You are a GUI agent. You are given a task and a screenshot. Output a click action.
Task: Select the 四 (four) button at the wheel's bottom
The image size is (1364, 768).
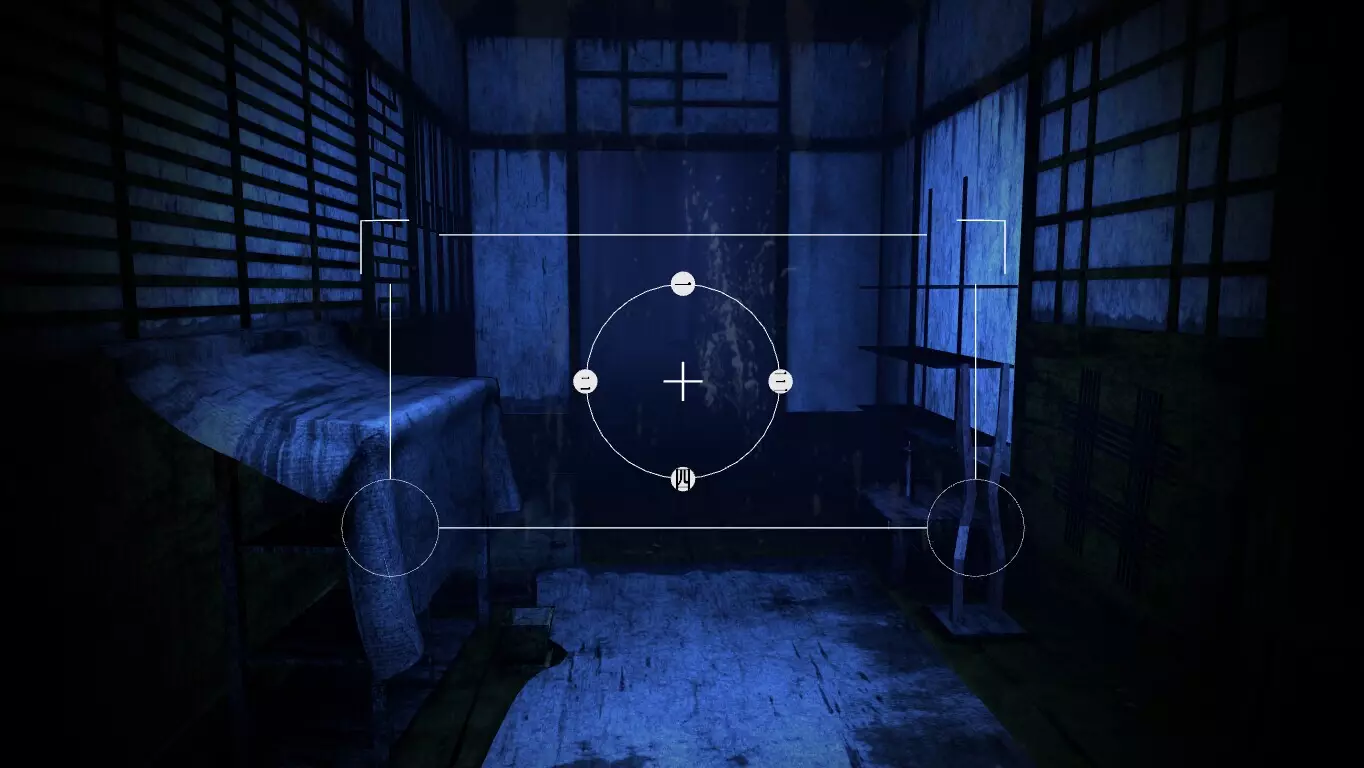coord(683,479)
